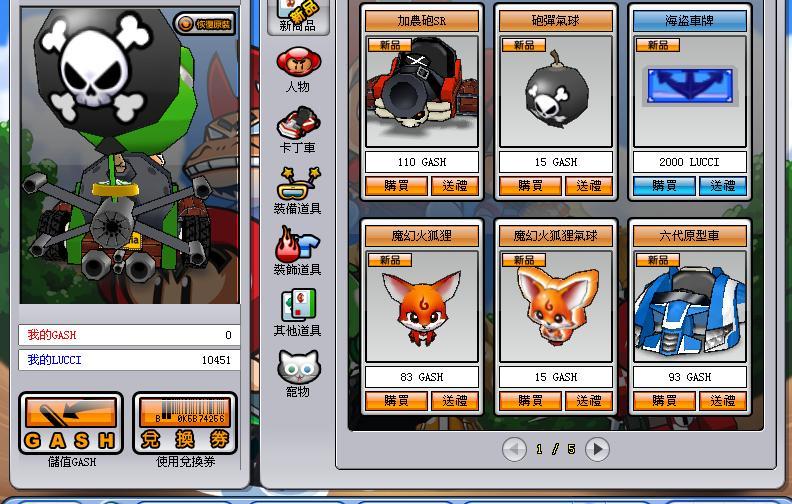Open the 新商品 new items category

coord(298,17)
